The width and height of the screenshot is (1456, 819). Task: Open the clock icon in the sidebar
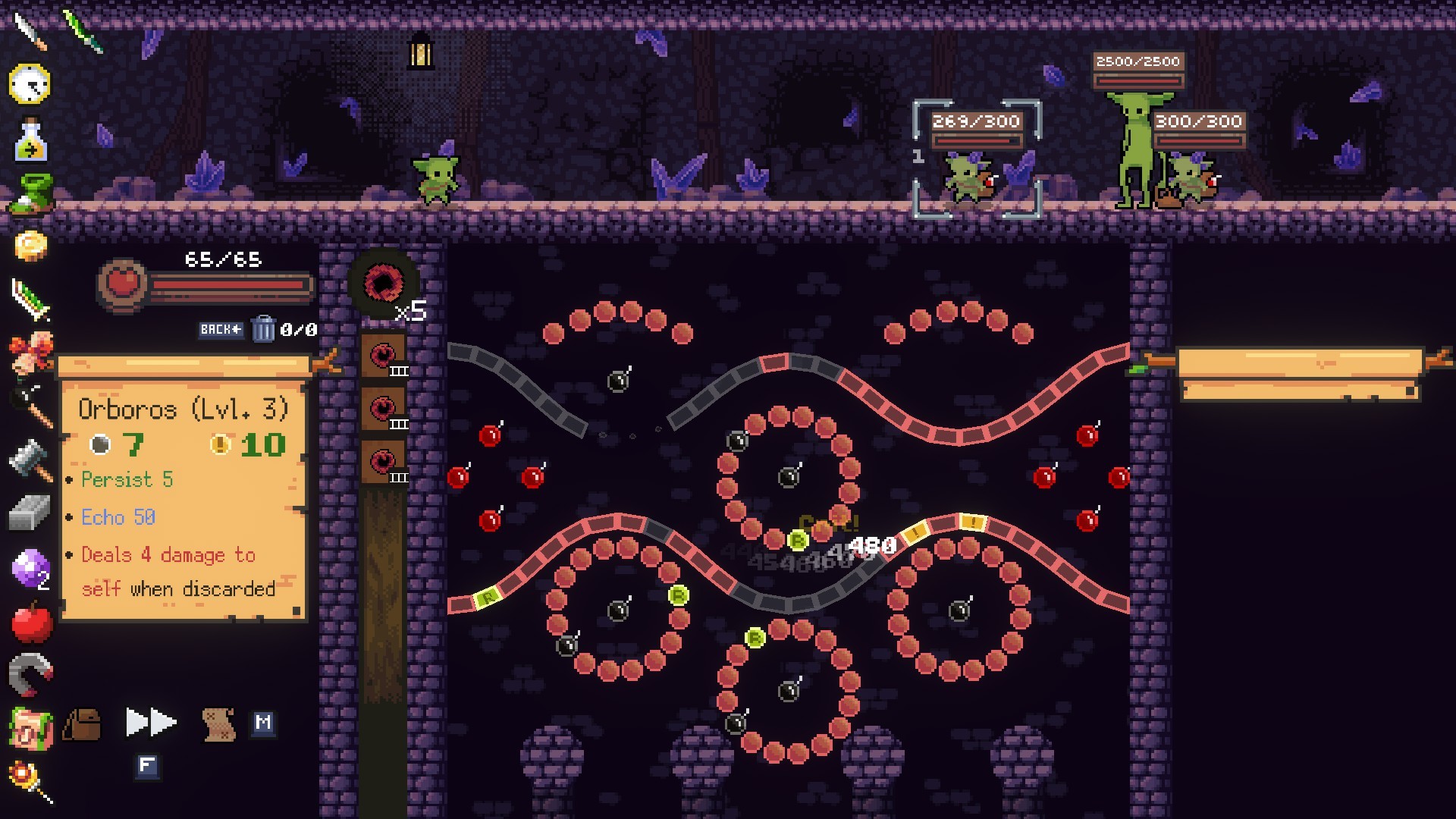click(30, 83)
